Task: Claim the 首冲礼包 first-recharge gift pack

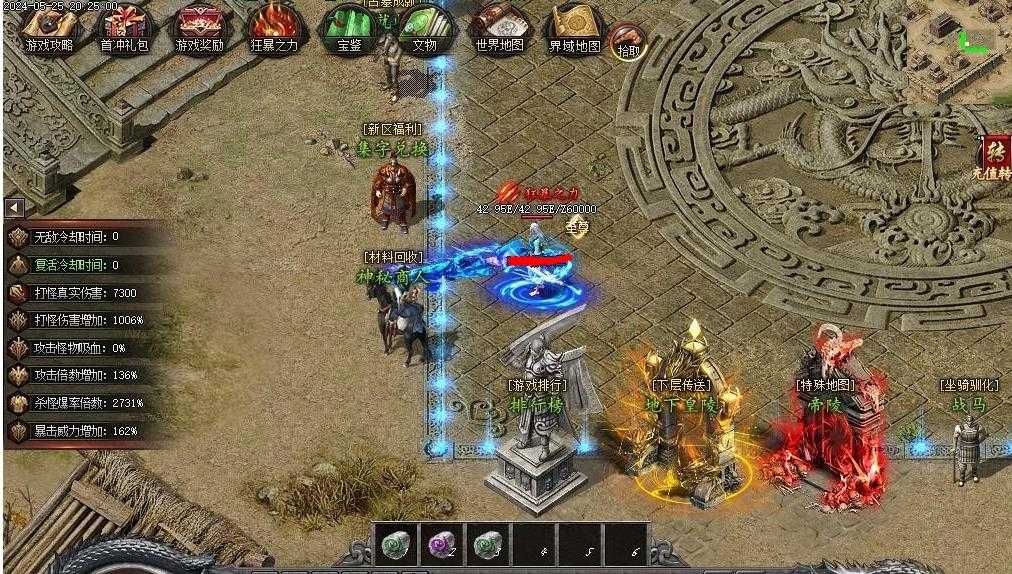Action: 124,28
